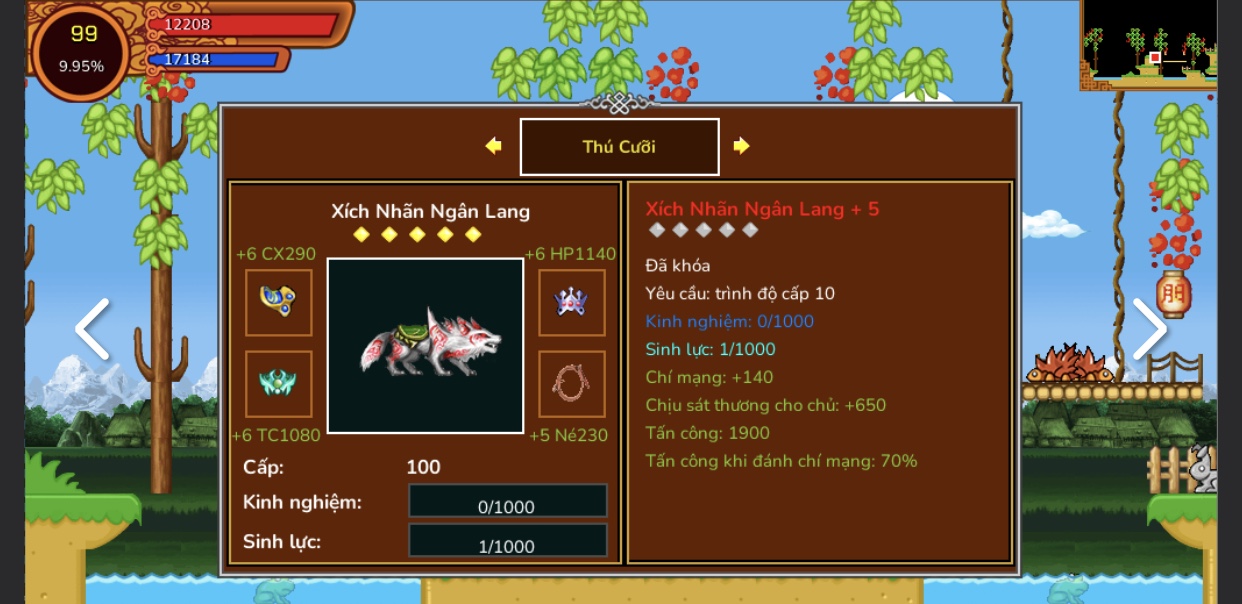Open the minimap
The image size is (1242, 604).
click(1148, 44)
